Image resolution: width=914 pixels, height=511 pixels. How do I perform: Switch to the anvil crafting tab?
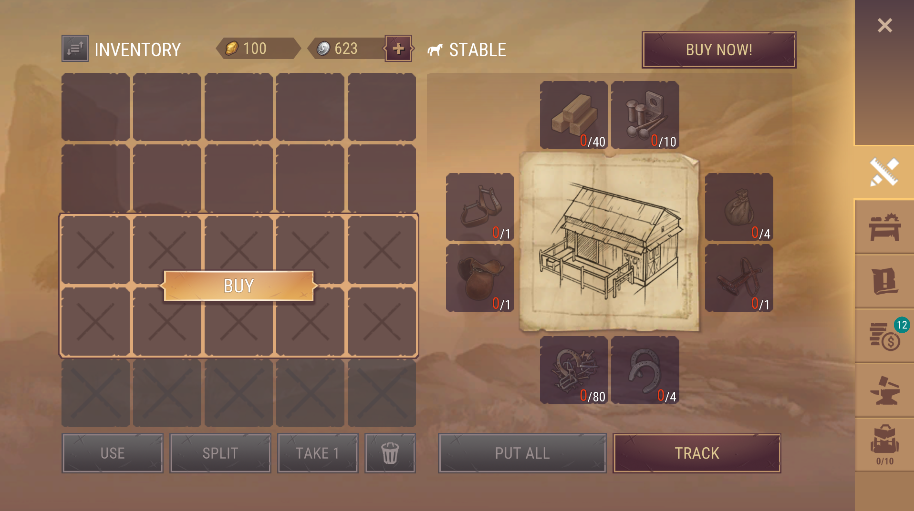(x=884, y=391)
